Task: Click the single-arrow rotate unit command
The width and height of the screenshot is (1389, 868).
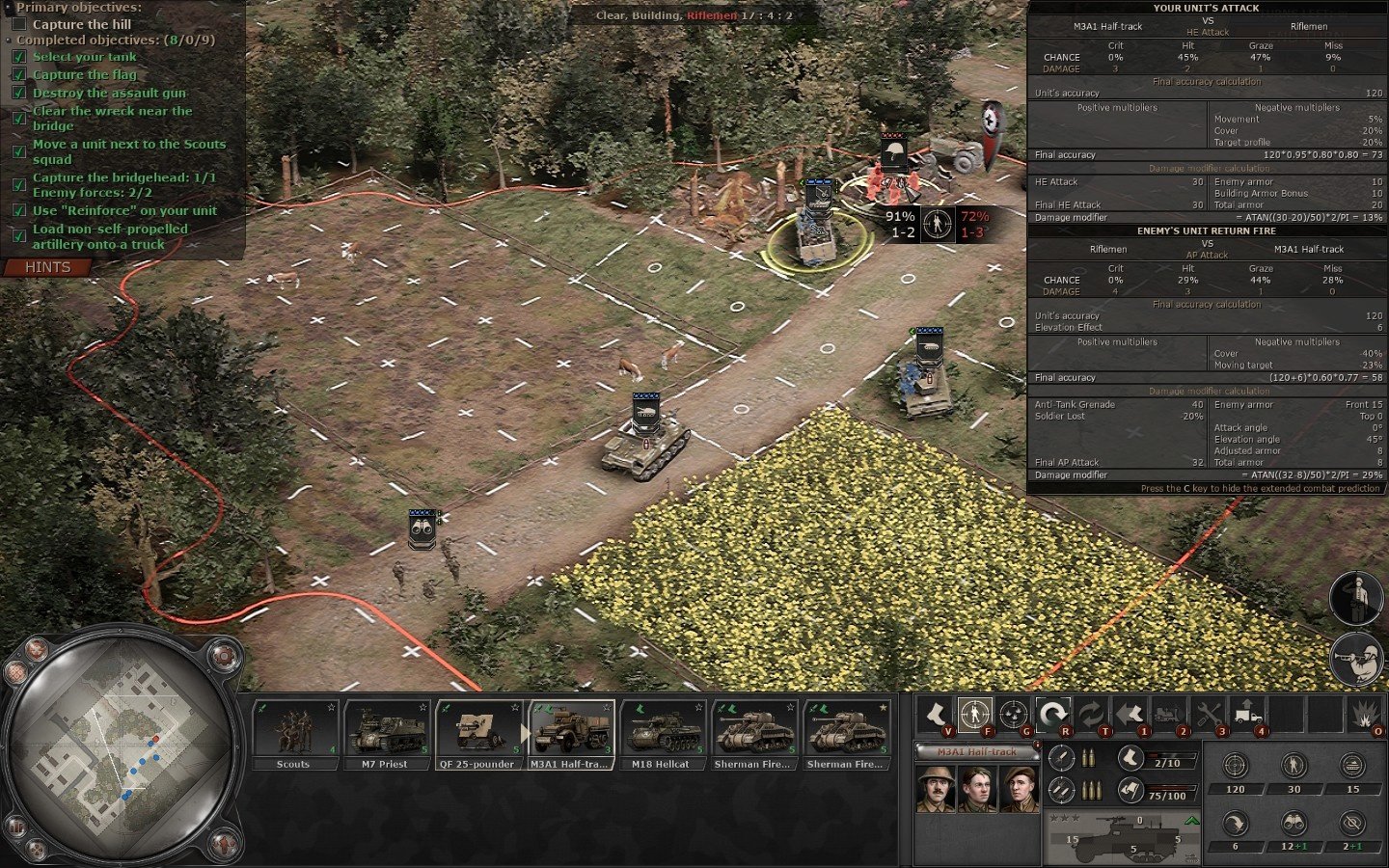Action: [1053, 715]
